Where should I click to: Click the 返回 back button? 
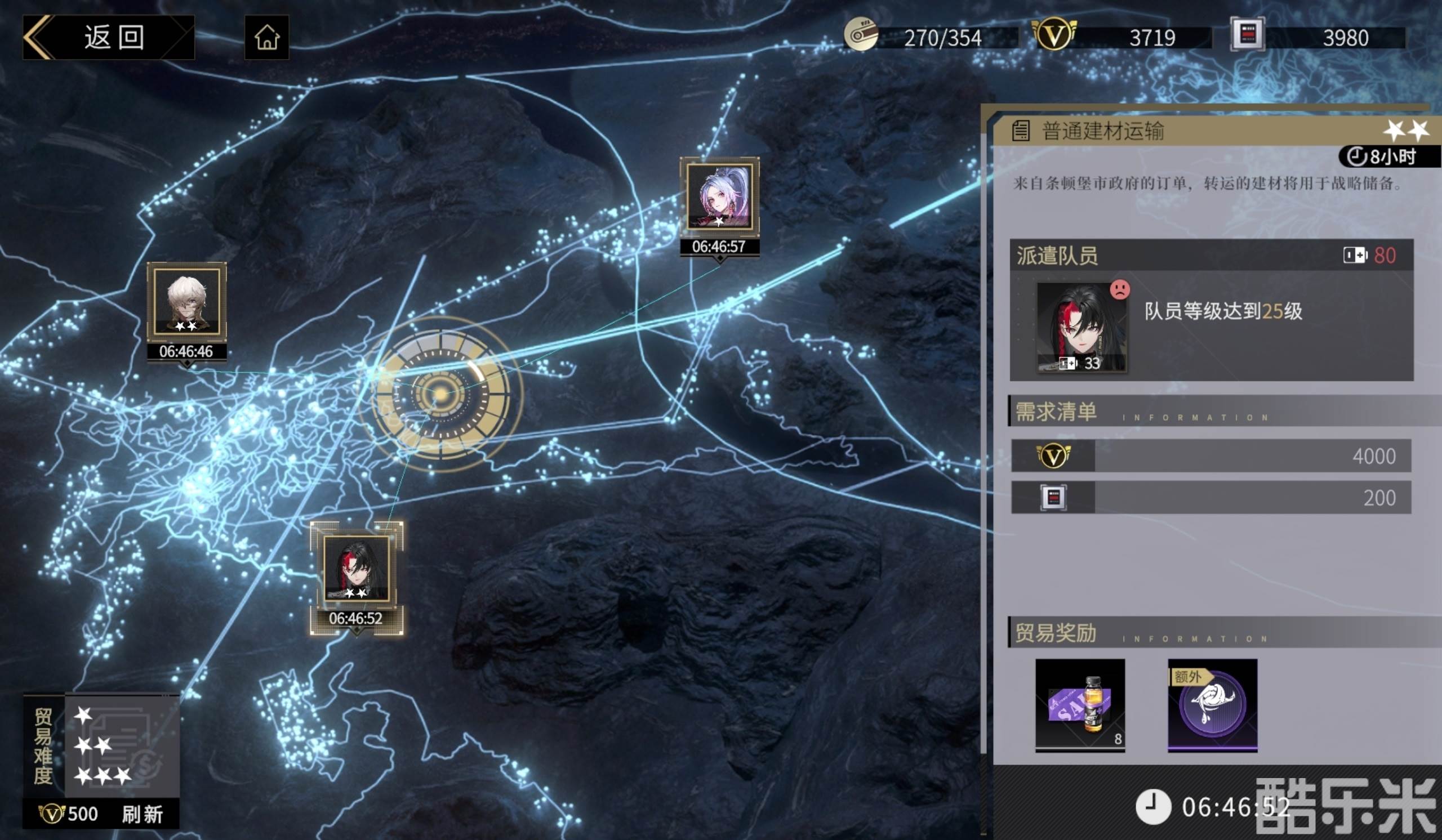[x=109, y=38]
